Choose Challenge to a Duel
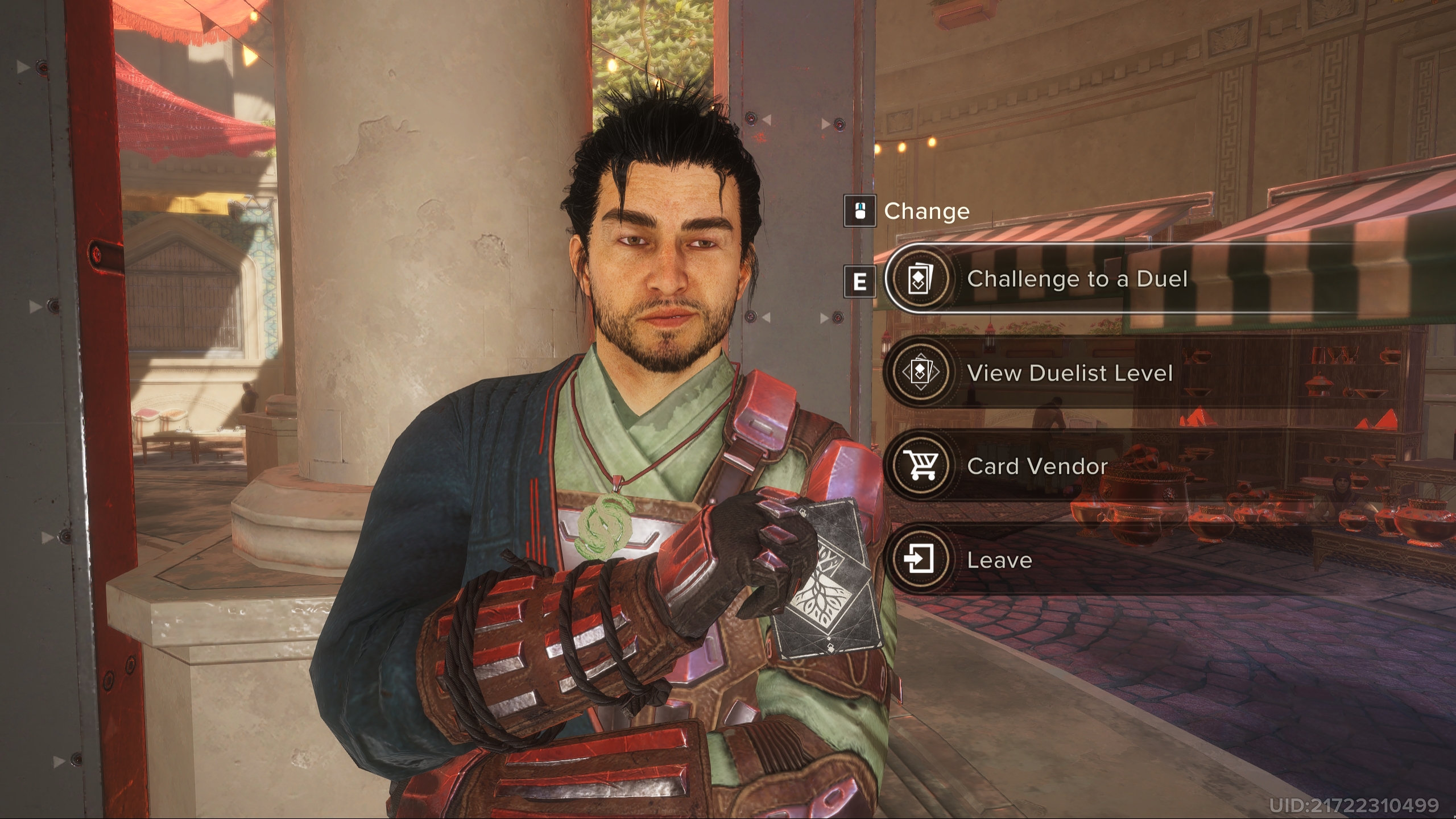 1077,279
